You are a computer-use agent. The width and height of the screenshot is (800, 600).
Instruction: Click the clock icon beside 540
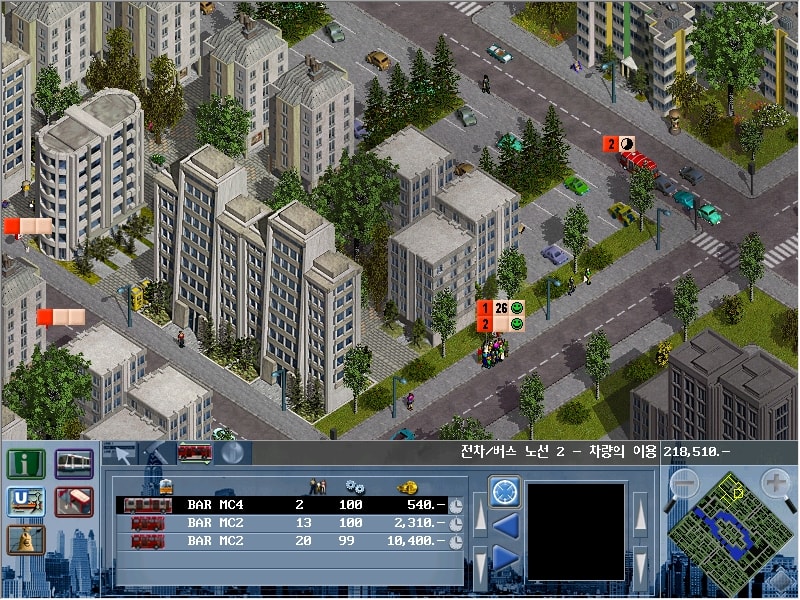click(x=455, y=506)
